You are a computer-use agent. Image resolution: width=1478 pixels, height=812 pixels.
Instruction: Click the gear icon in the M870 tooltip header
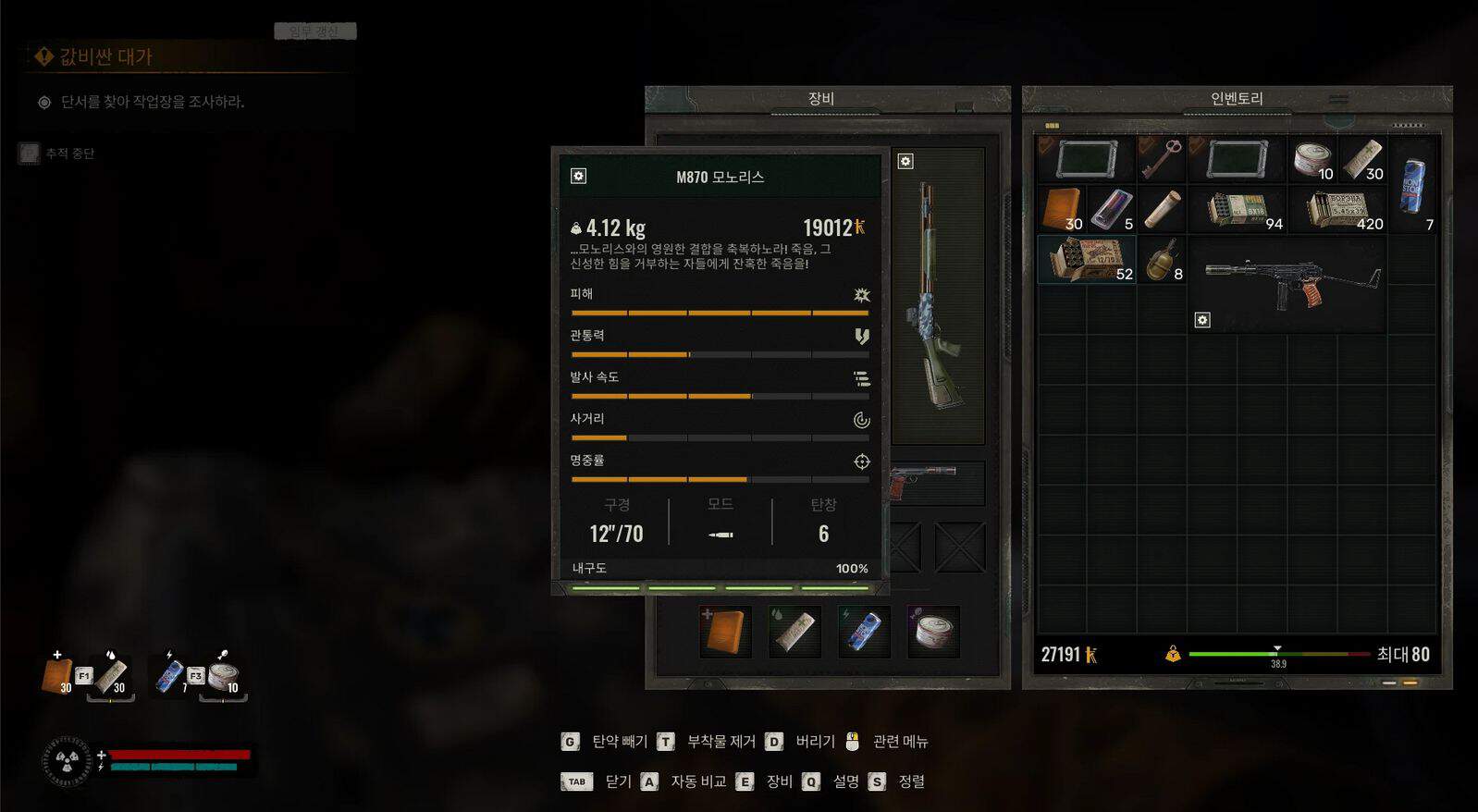[x=579, y=176]
